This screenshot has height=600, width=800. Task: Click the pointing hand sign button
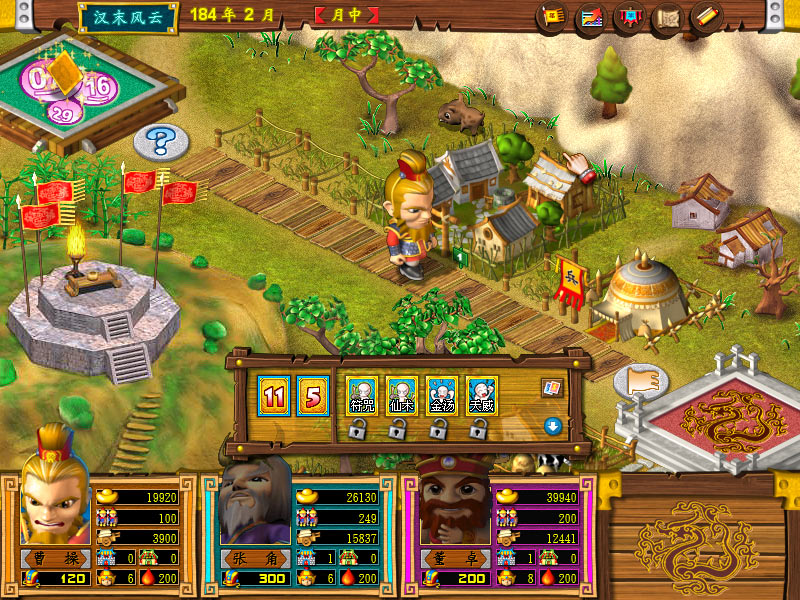pyautogui.click(x=641, y=382)
